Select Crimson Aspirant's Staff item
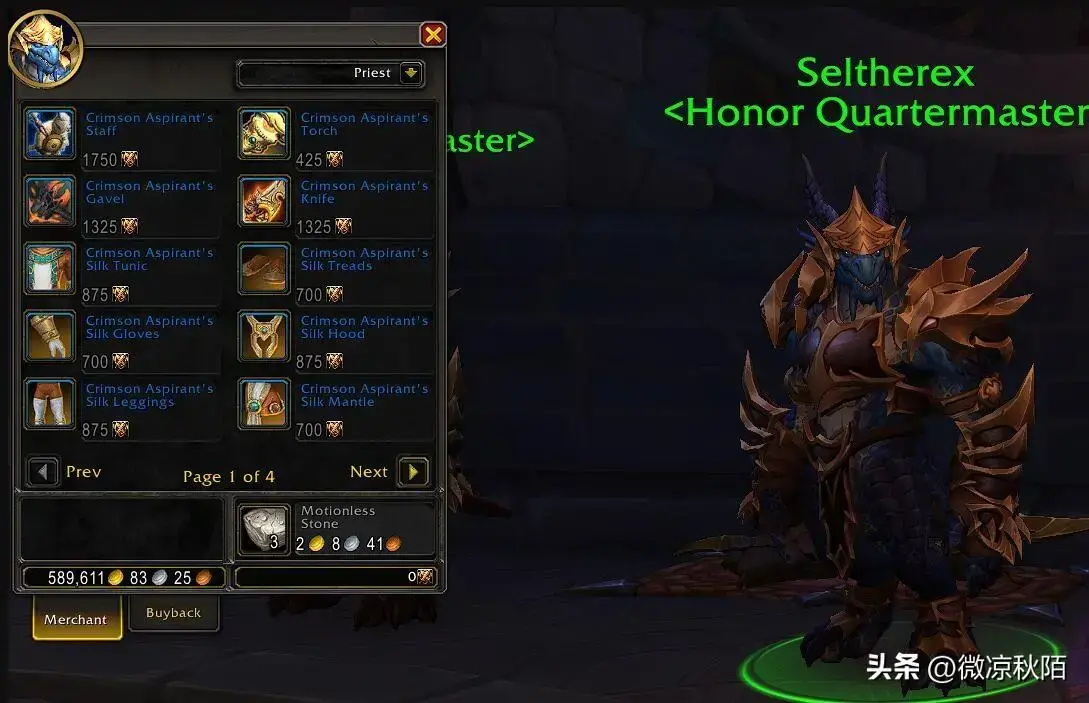1089x703 pixels. [x=50, y=134]
